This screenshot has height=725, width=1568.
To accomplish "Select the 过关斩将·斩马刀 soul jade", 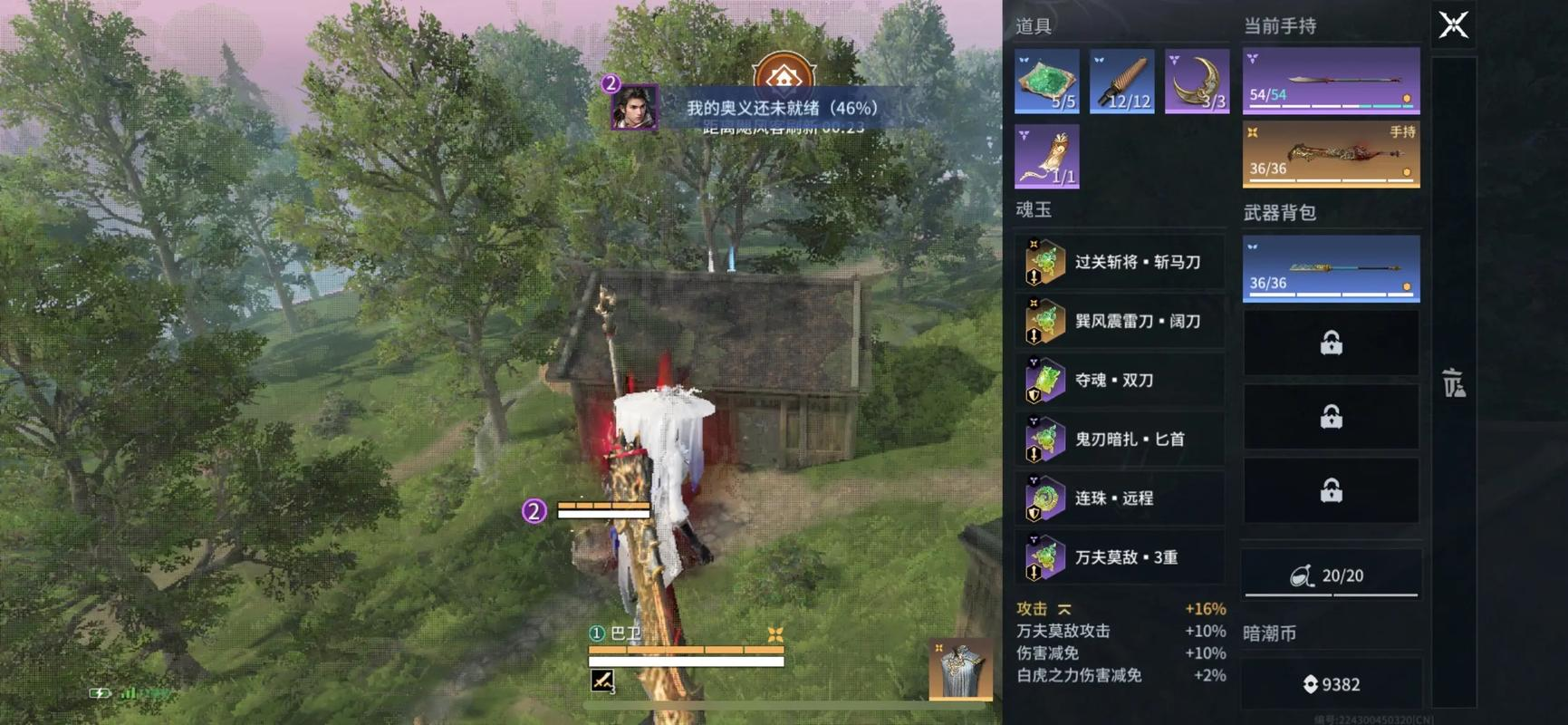I will pos(1120,262).
